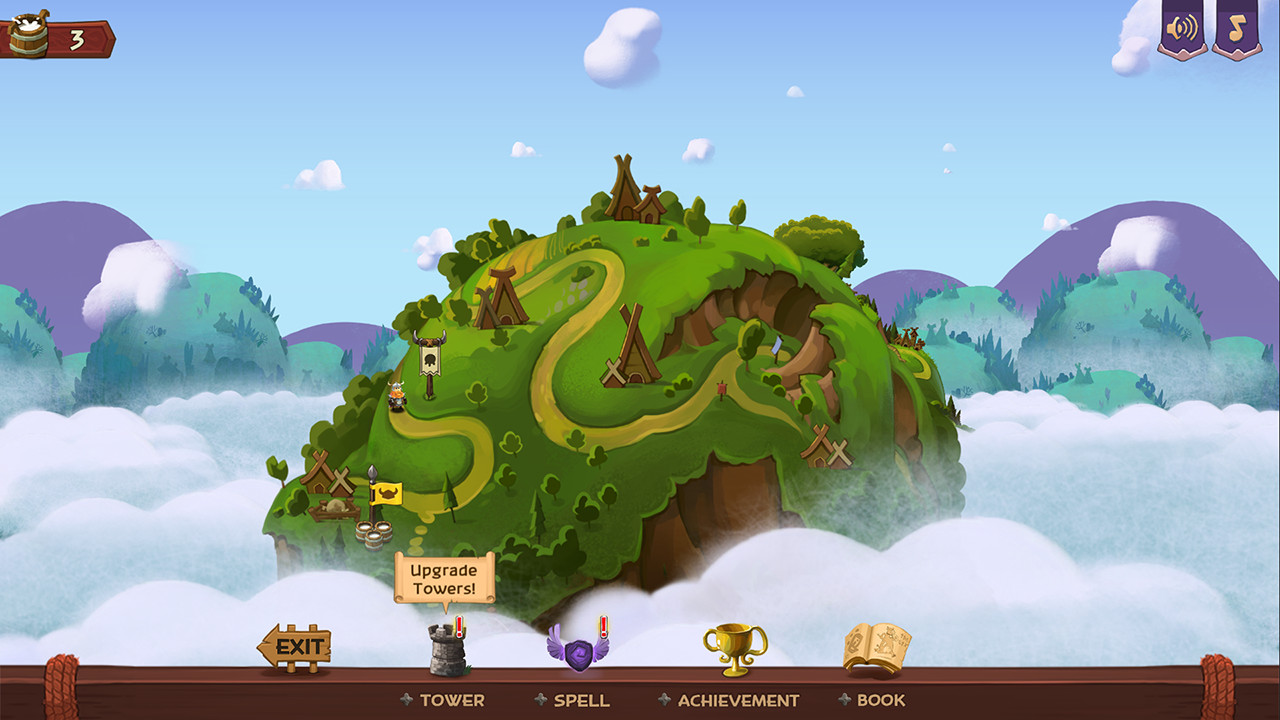The image size is (1280, 720).
Task: Open the Book encyclopedia icon
Action: tap(876, 647)
